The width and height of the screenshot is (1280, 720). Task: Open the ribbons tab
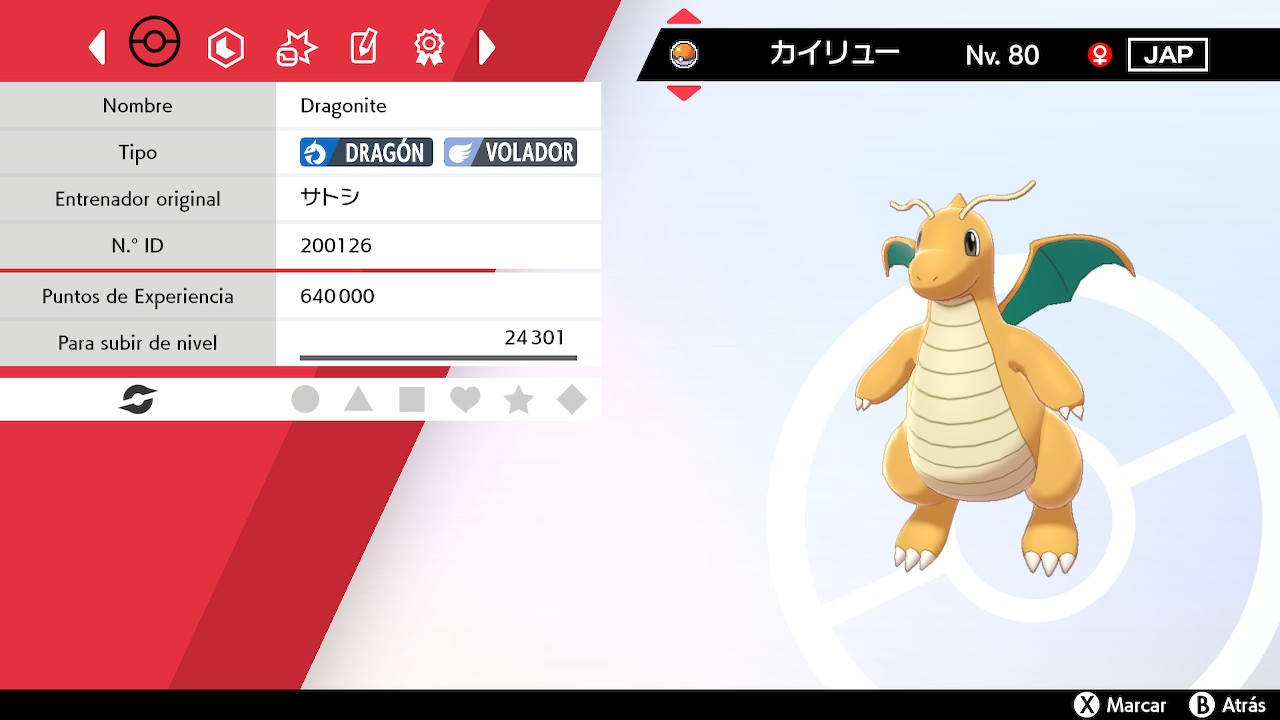(x=429, y=47)
